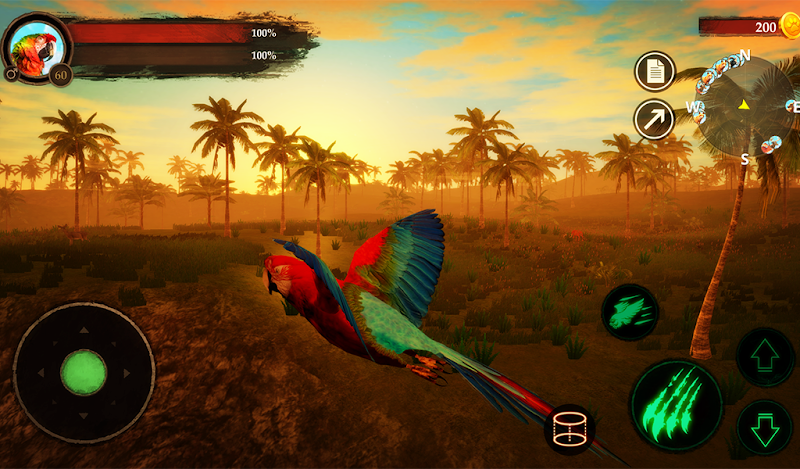Screen dimensions: 800x469
Task: Open the document notes button
Action: click(655, 71)
